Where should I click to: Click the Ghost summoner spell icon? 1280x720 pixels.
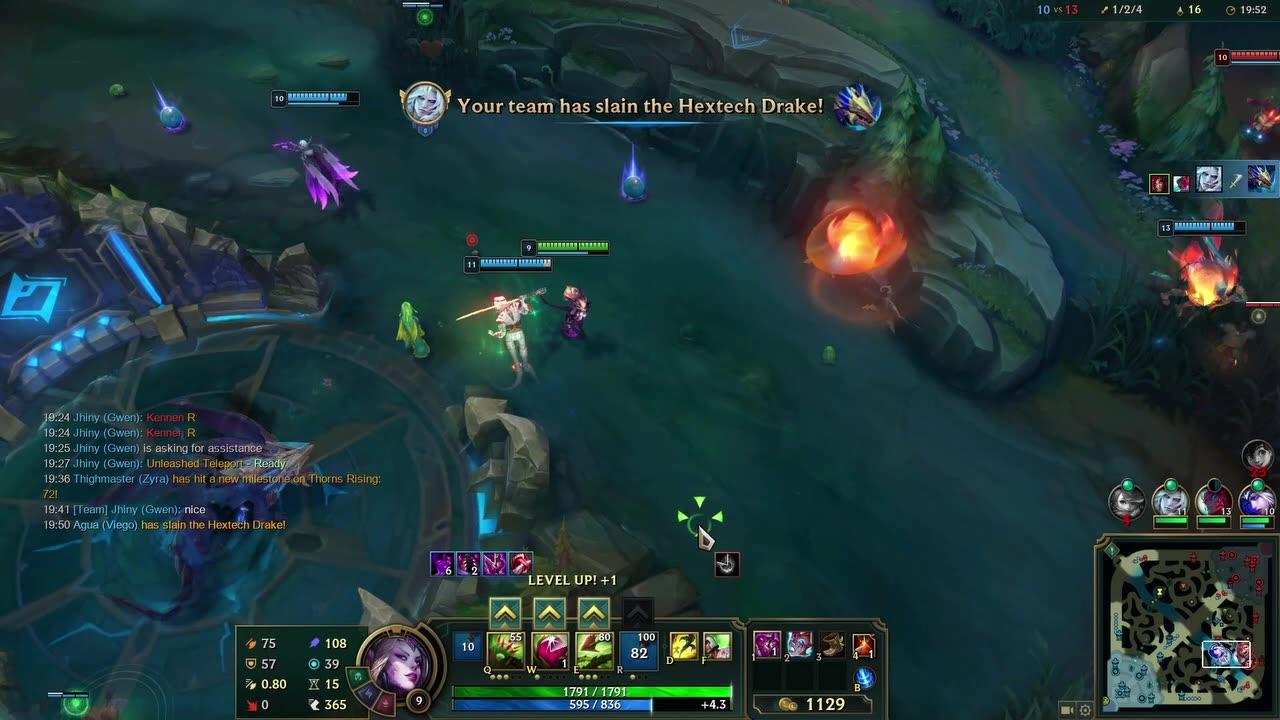tap(683, 646)
